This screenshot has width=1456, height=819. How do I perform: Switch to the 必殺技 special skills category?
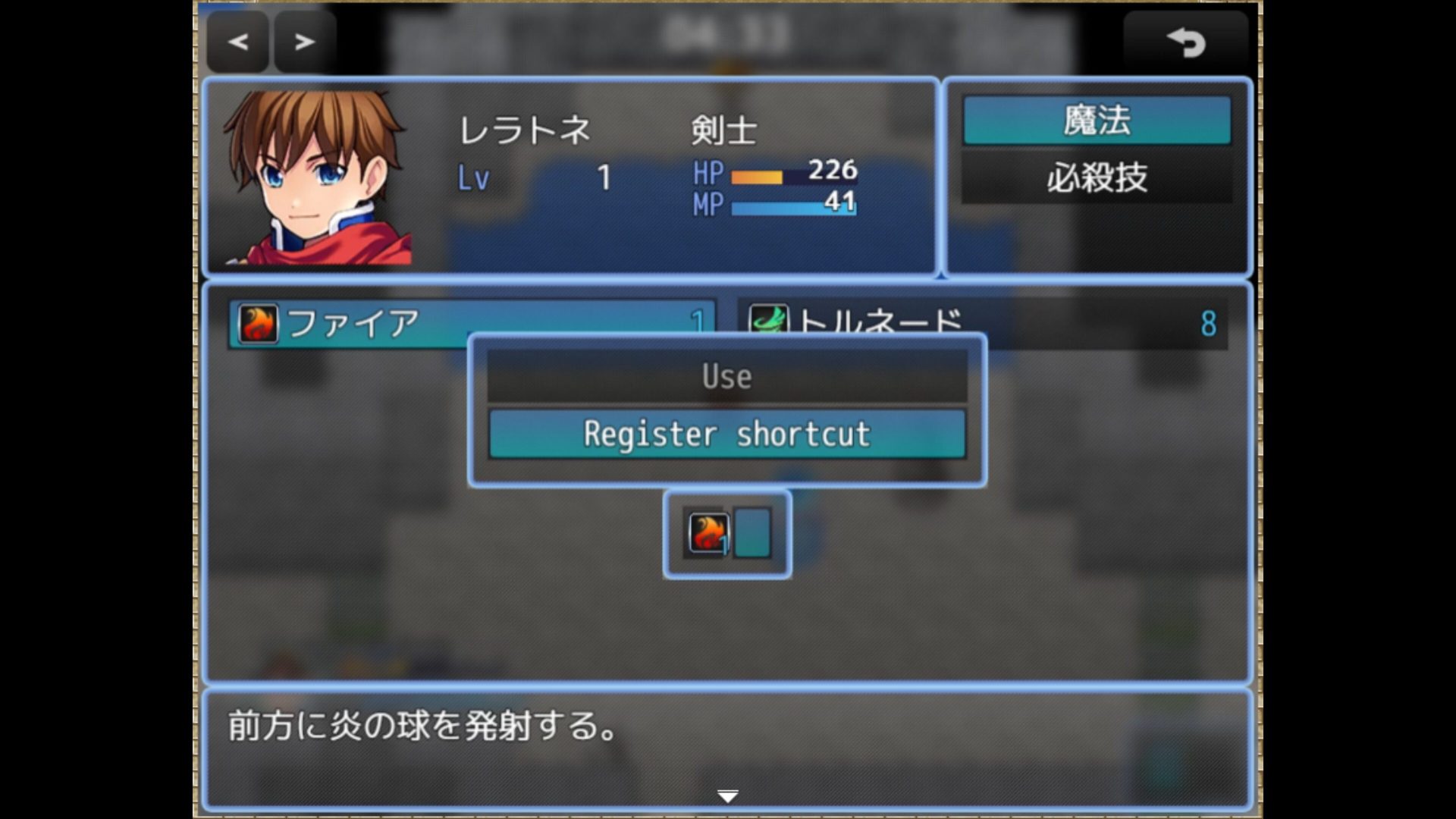pyautogui.click(x=1097, y=178)
